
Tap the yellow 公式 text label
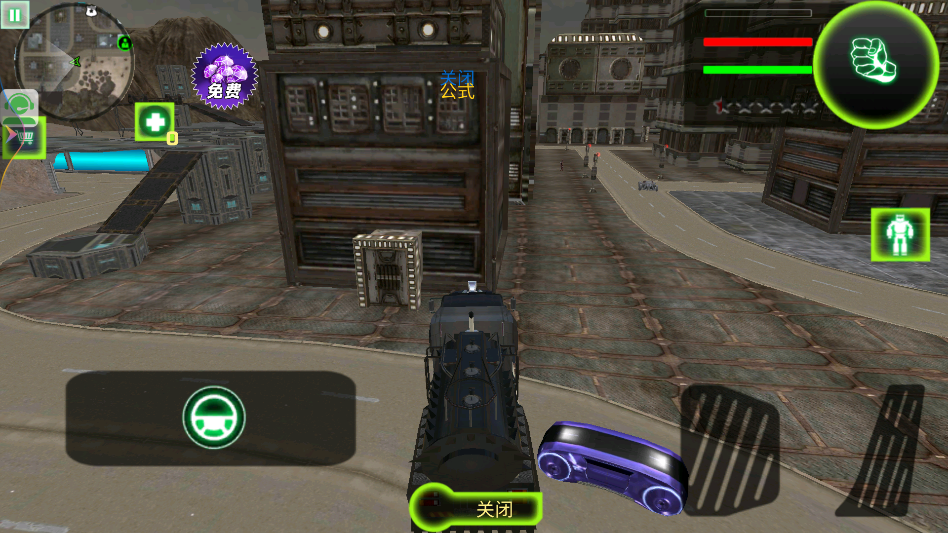pyautogui.click(x=457, y=93)
